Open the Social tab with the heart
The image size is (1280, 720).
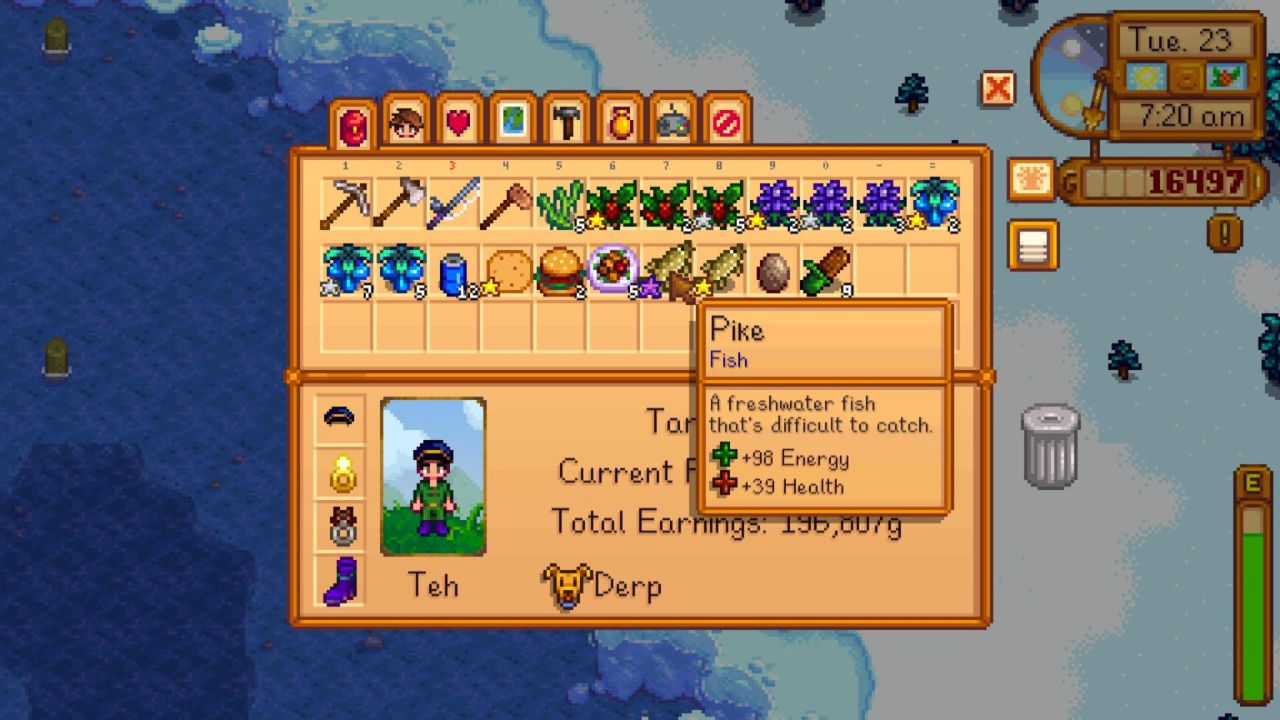point(459,123)
